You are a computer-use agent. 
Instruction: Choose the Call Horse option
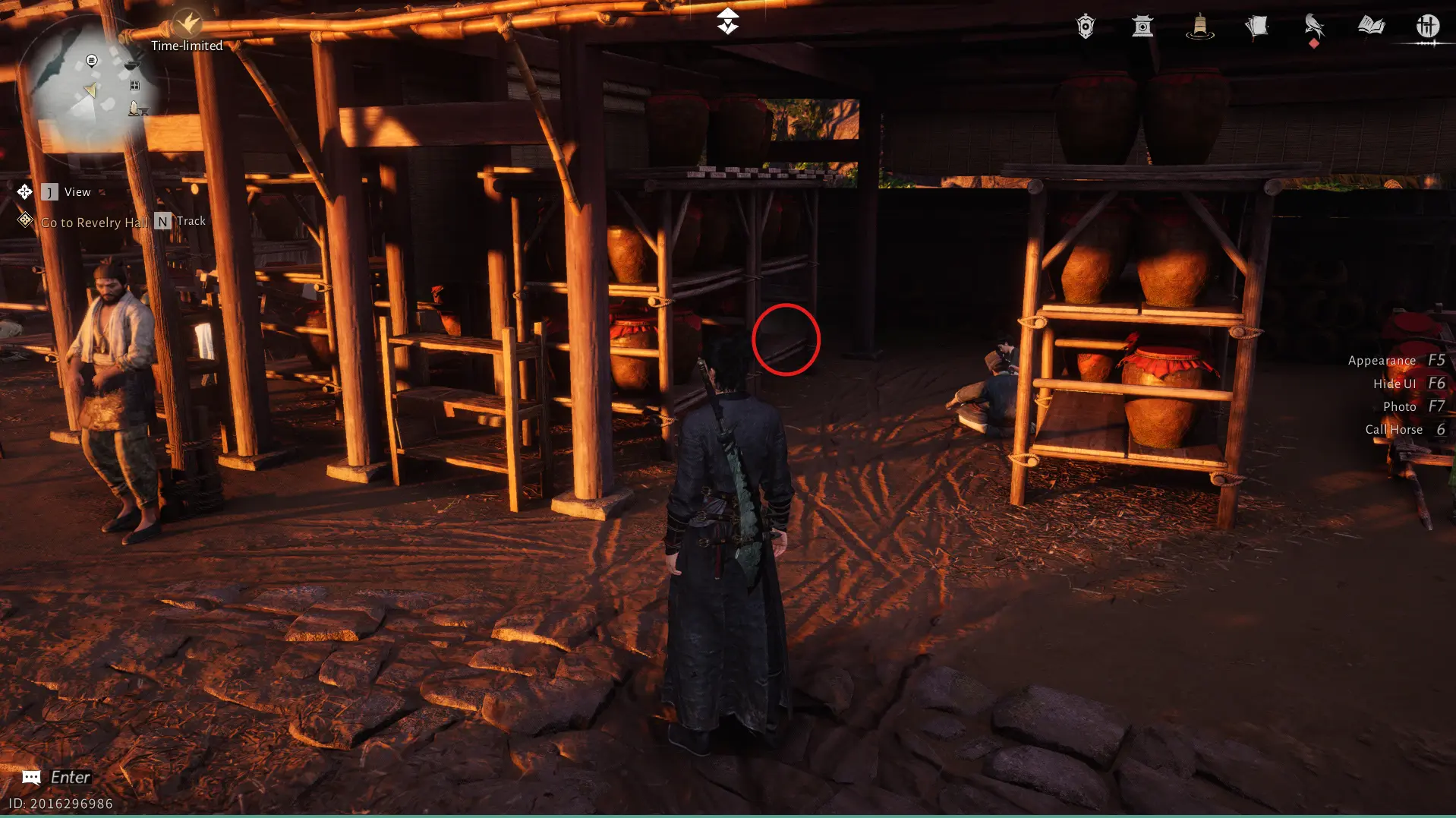[1404, 430]
